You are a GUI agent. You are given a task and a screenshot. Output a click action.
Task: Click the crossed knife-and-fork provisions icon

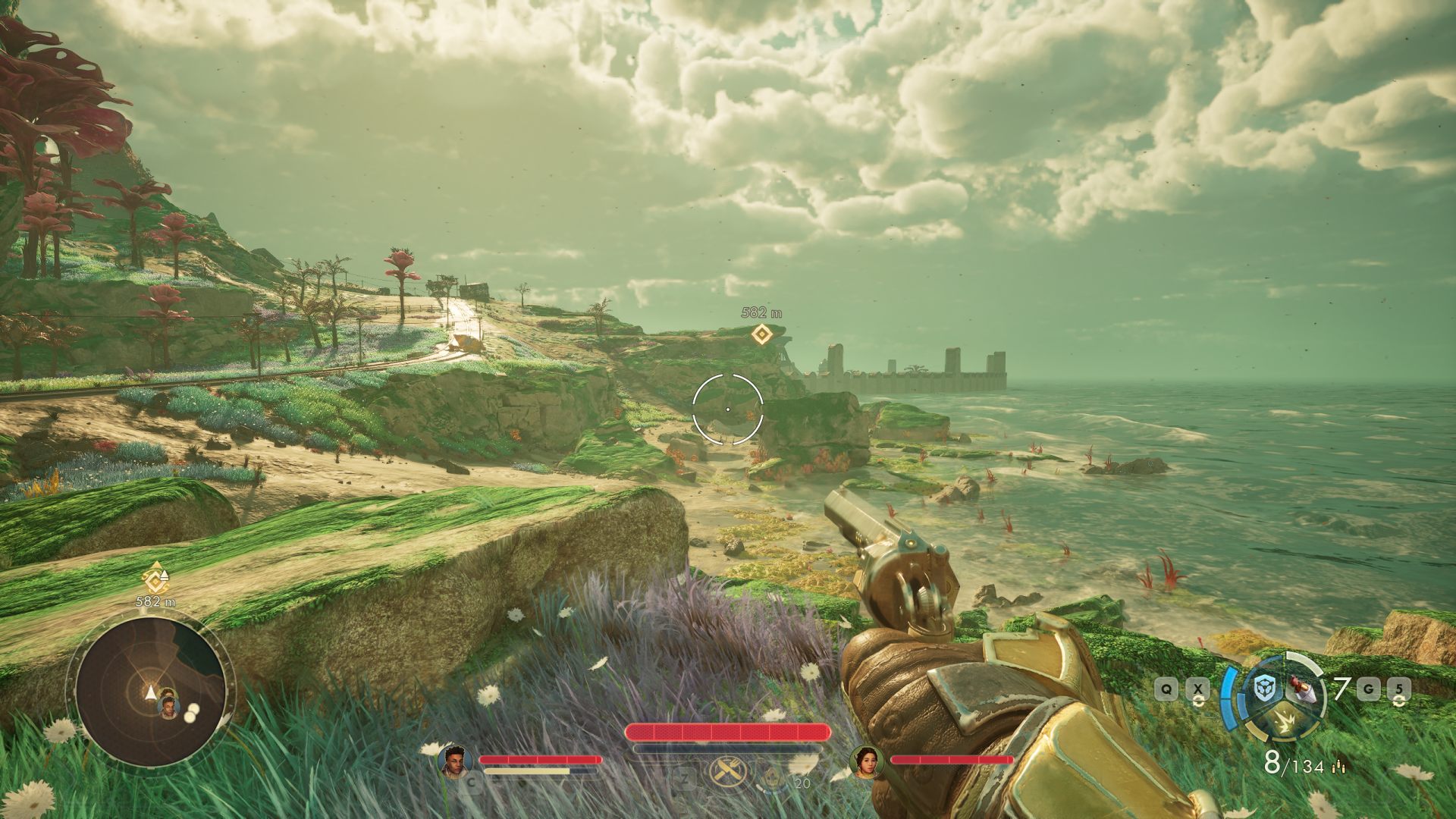pos(728,770)
